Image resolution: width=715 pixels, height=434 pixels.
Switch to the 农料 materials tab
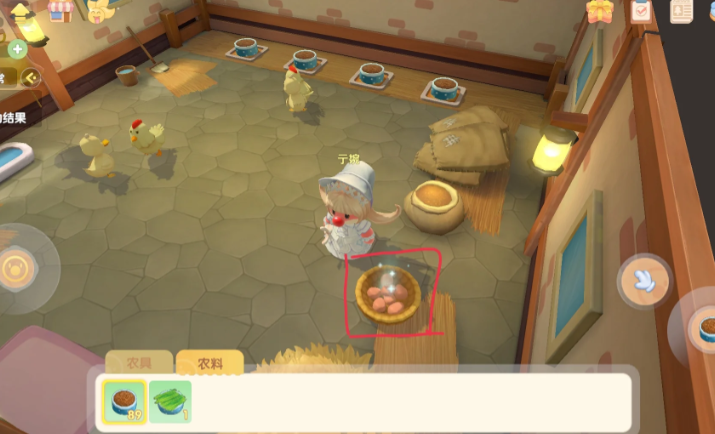coord(209,364)
